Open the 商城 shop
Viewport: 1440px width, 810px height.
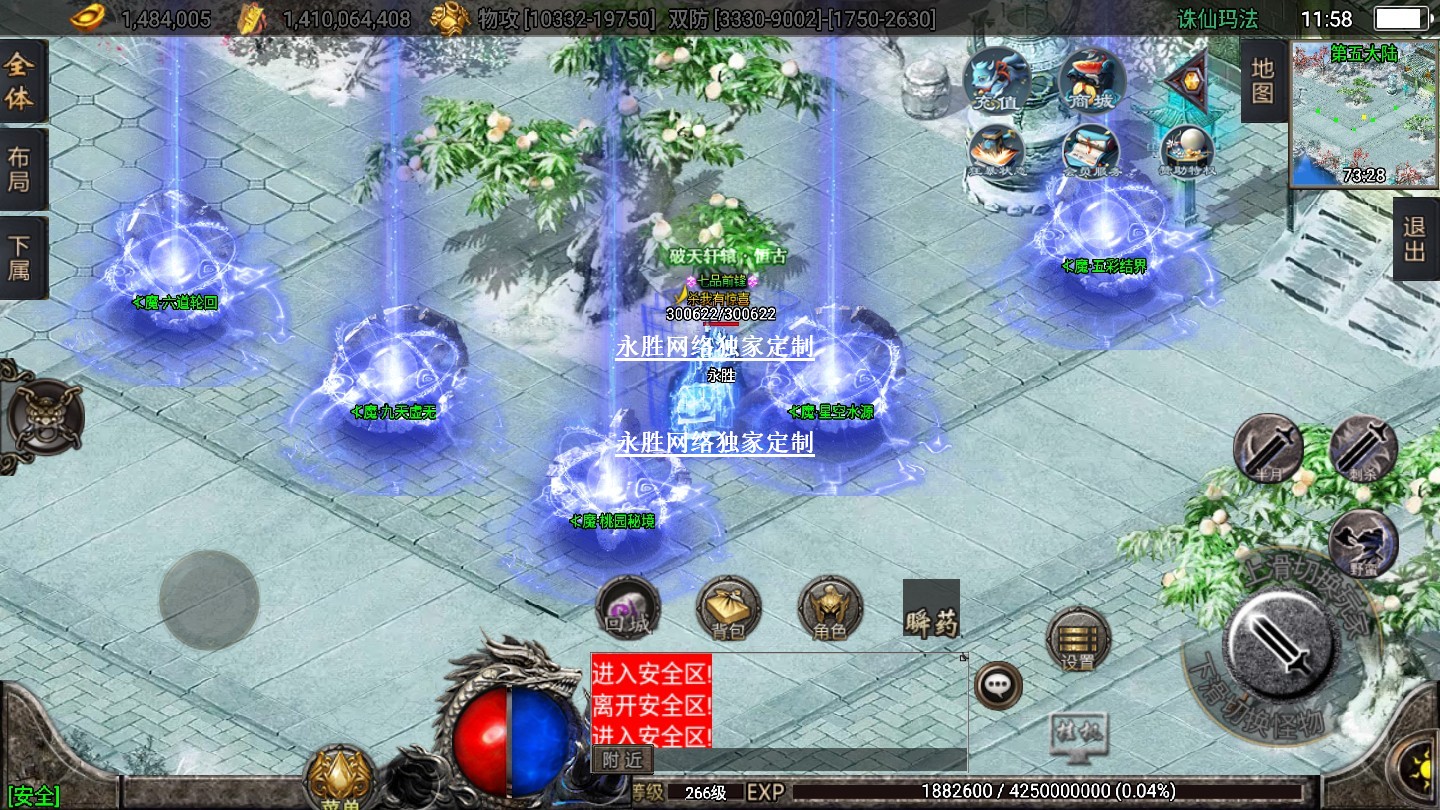click(1091, 80)
